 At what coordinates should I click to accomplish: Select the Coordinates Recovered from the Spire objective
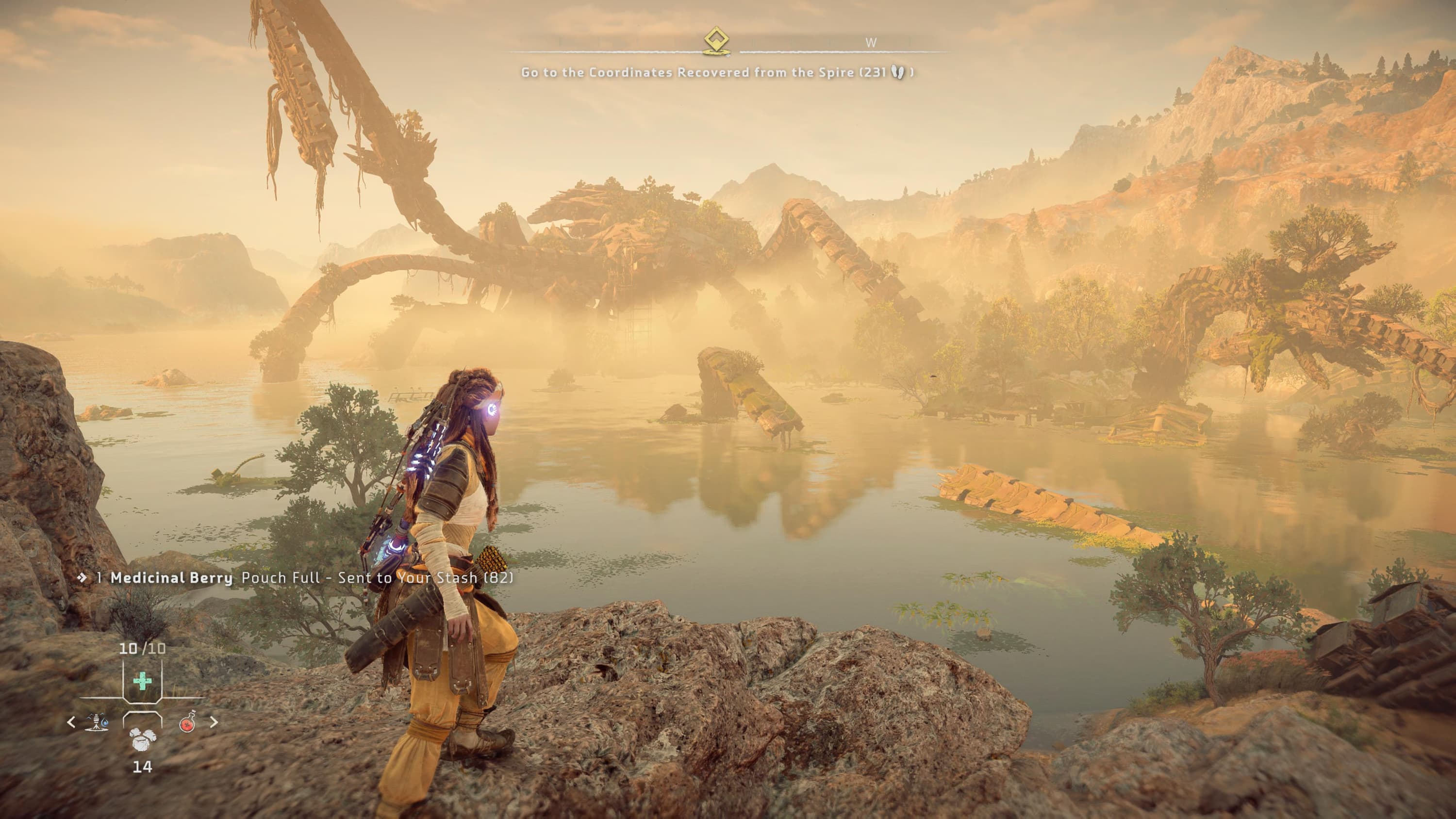point(717,72)
